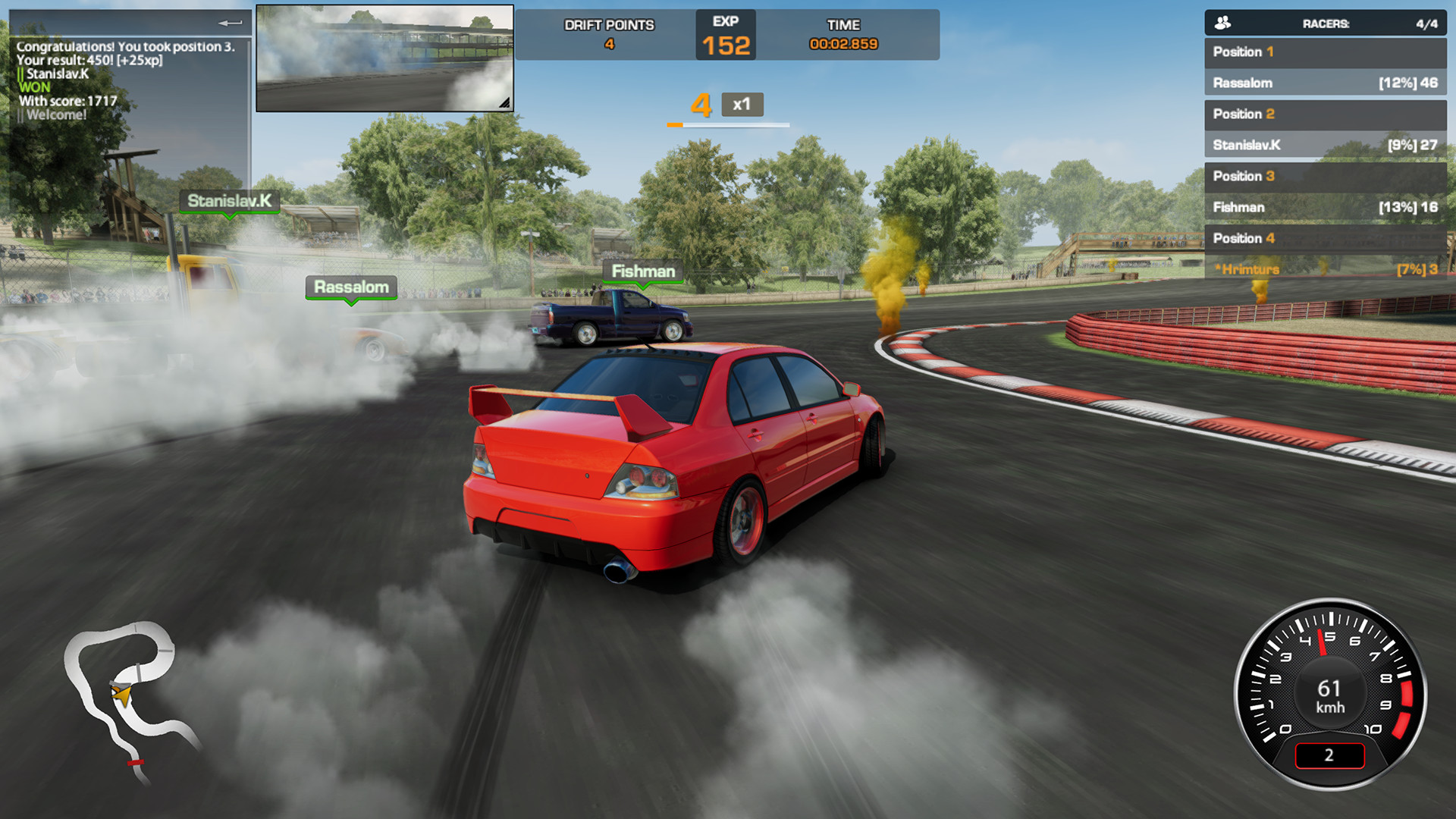Click the gear indicator showing 2 on tachometer
1456x819 pixels.
[x=1329, y=756]
